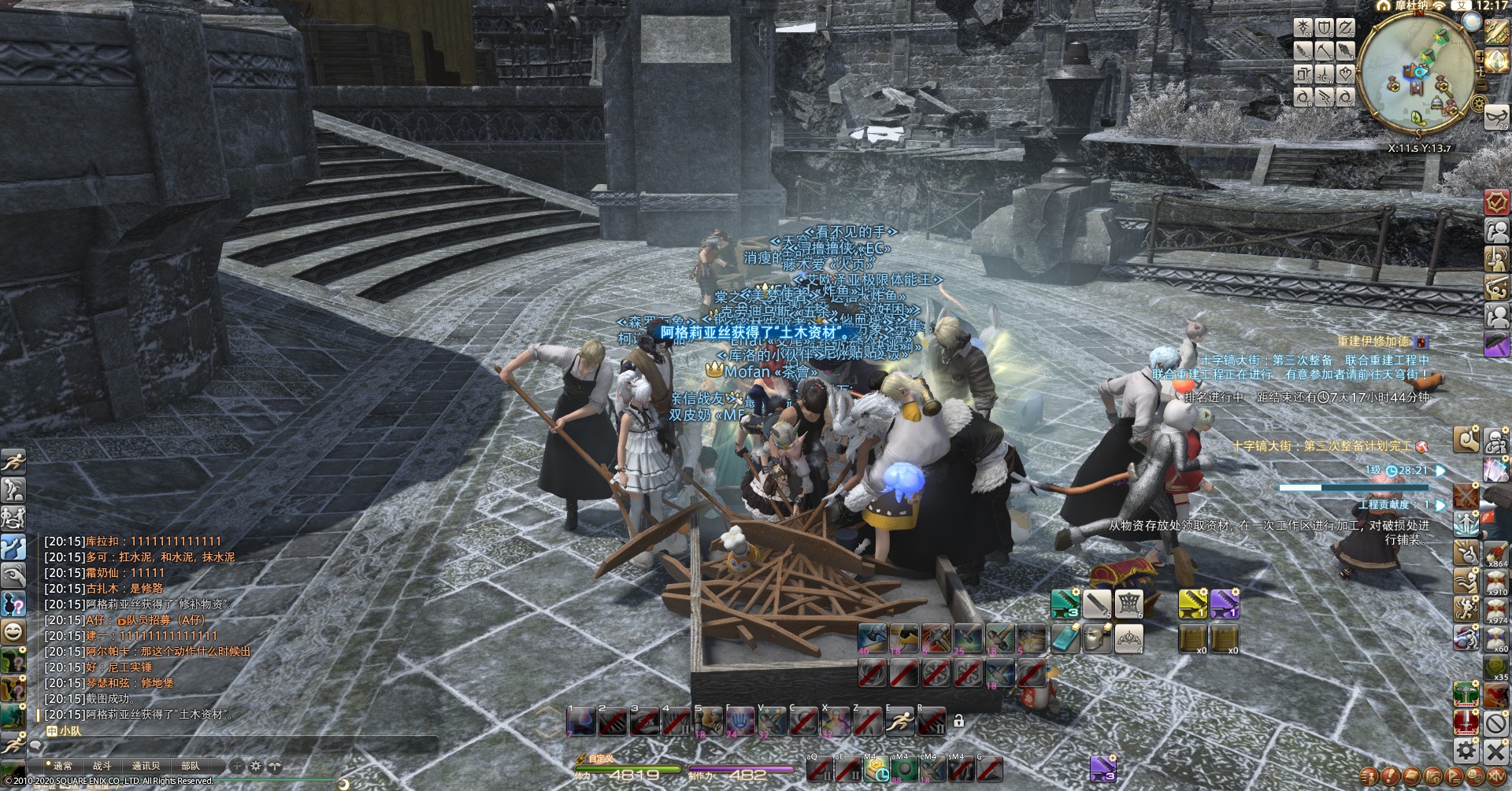Activate the sprint action on hotbar slot E
The image size is (1512, 791).
(899, 721)
